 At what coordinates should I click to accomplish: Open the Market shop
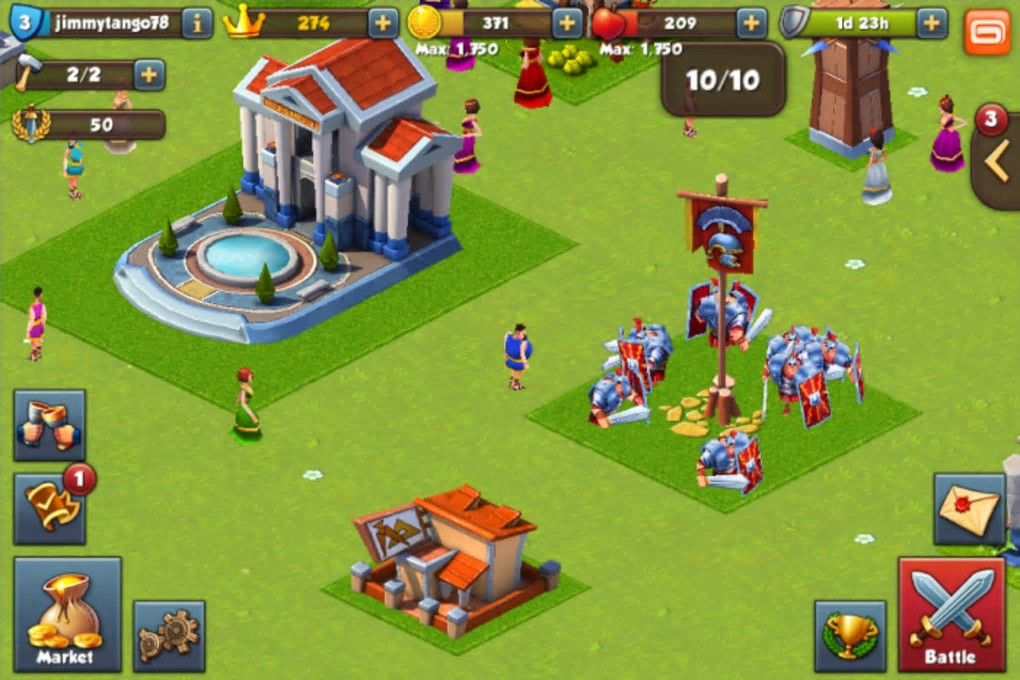pos(67,614)
